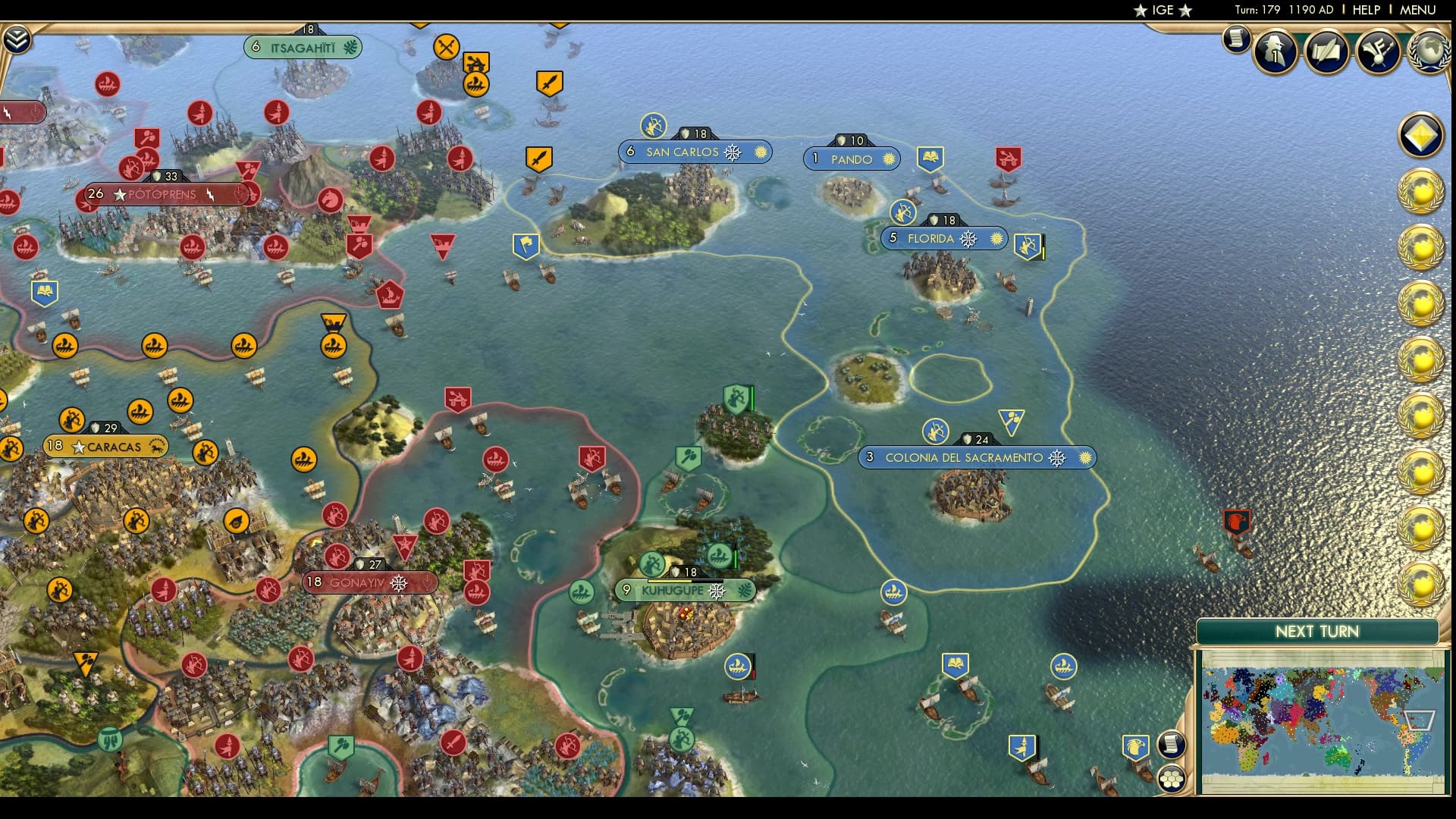Open the minimap options scroll icon
The width and height of the screenshot is (1456, 819).
tap(1171, 744)
